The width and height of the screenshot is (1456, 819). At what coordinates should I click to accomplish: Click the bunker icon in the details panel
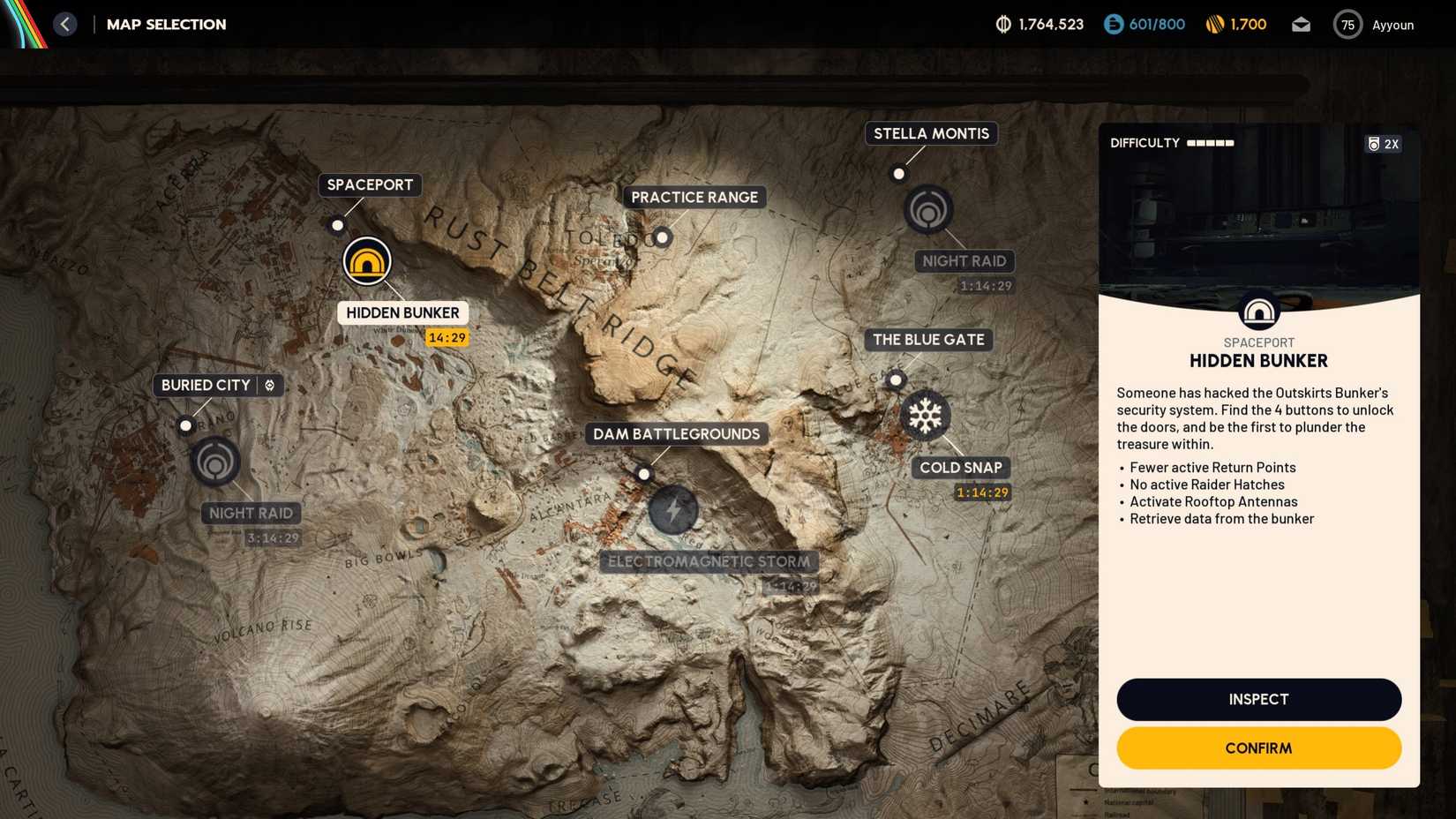pyautogui.click(x=1258, y=311)
